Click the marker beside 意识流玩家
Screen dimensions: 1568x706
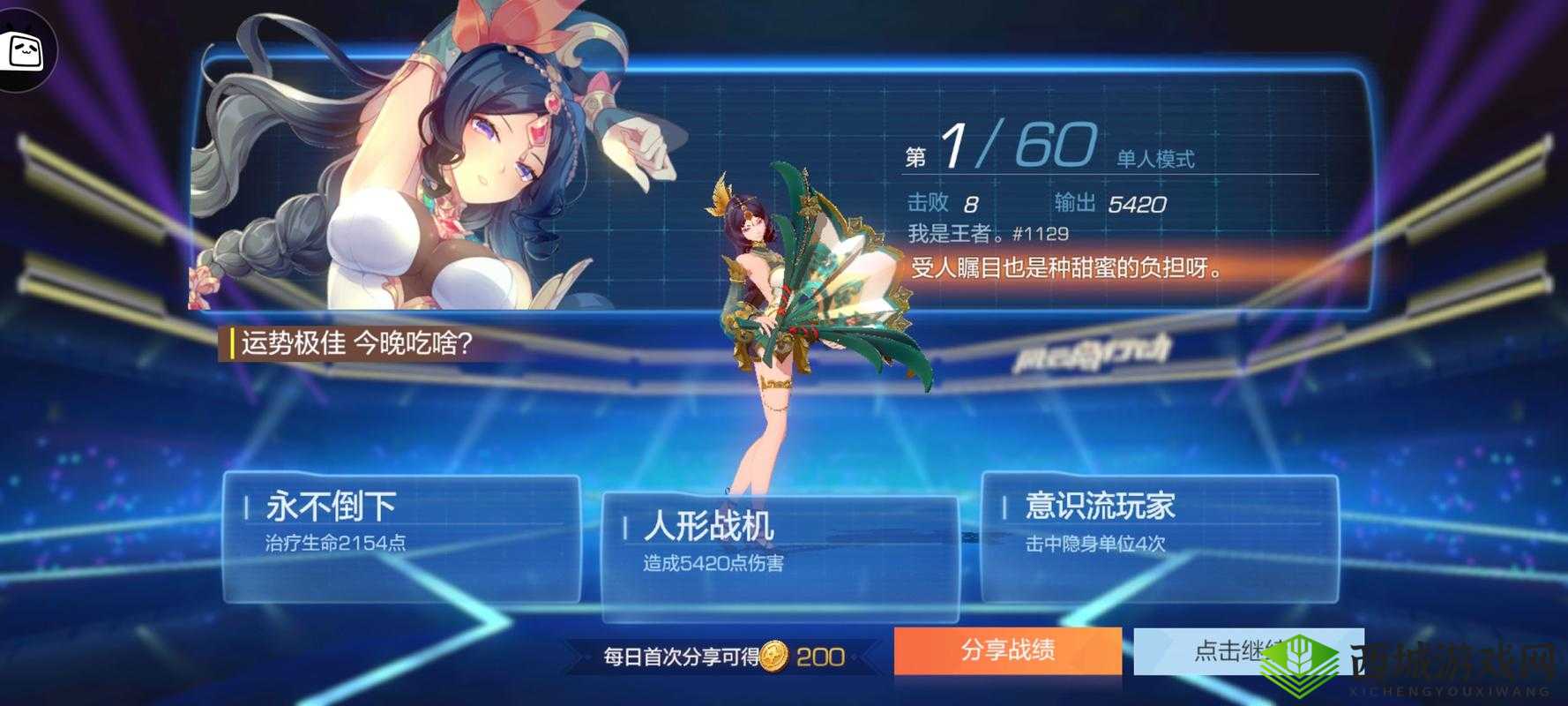click(1004, 507)
